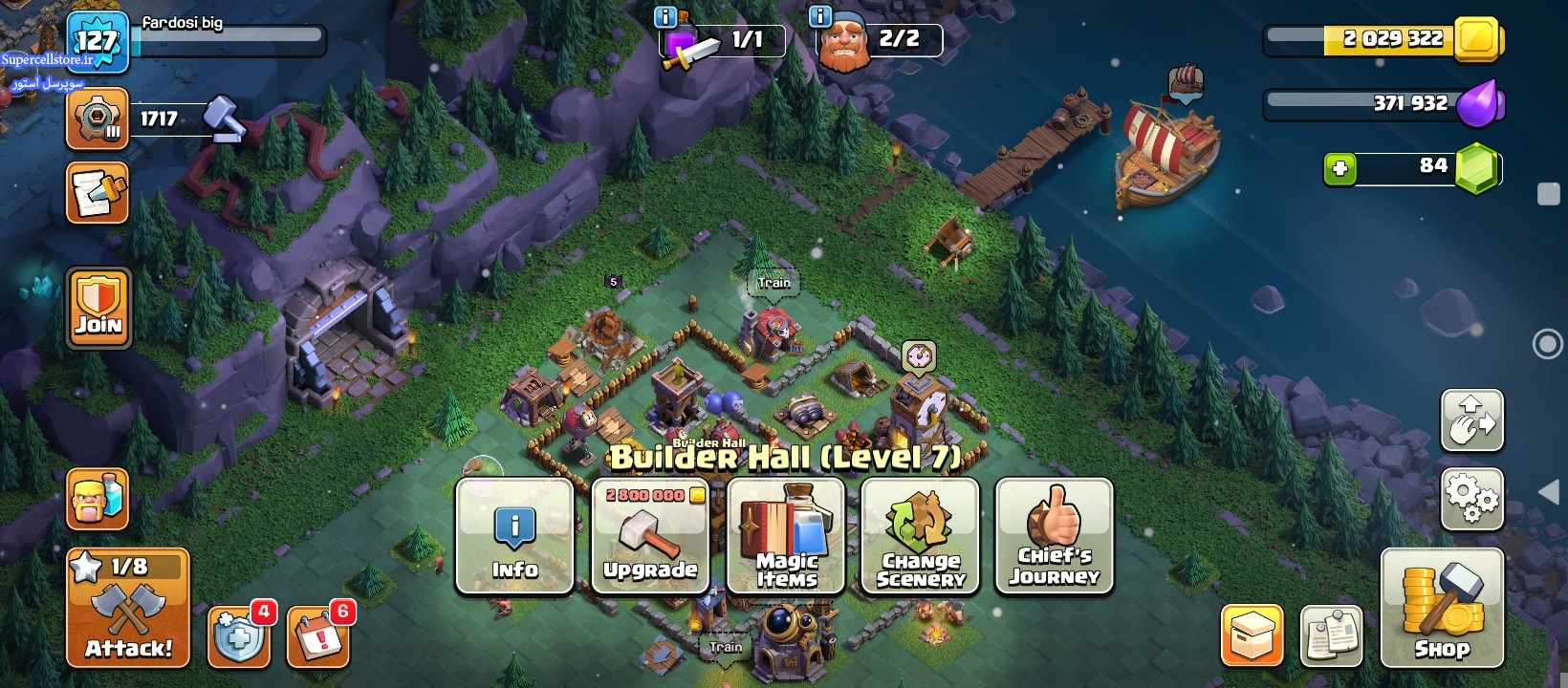Open the barbarian and elixir army button

click(98, 499)
